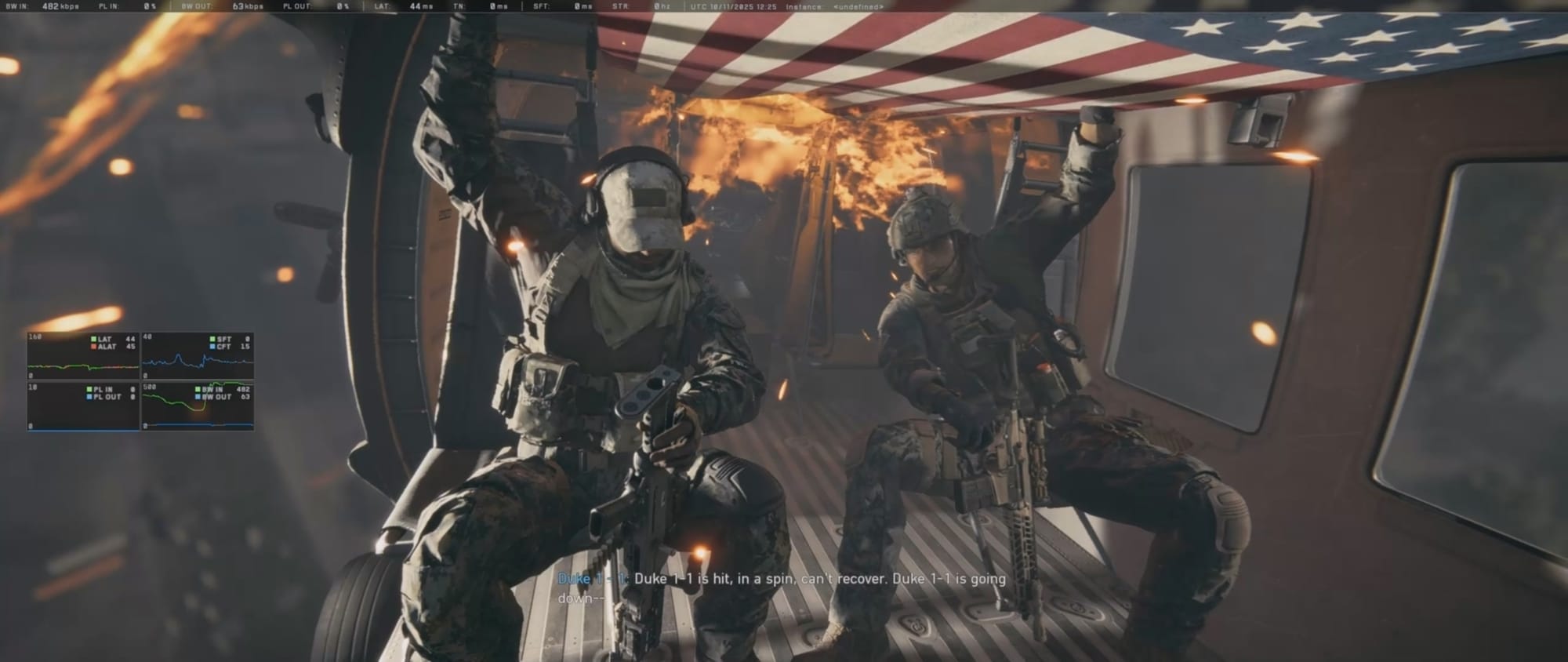Toggle the CFT line in the SFT graph panel

[223, 347]
